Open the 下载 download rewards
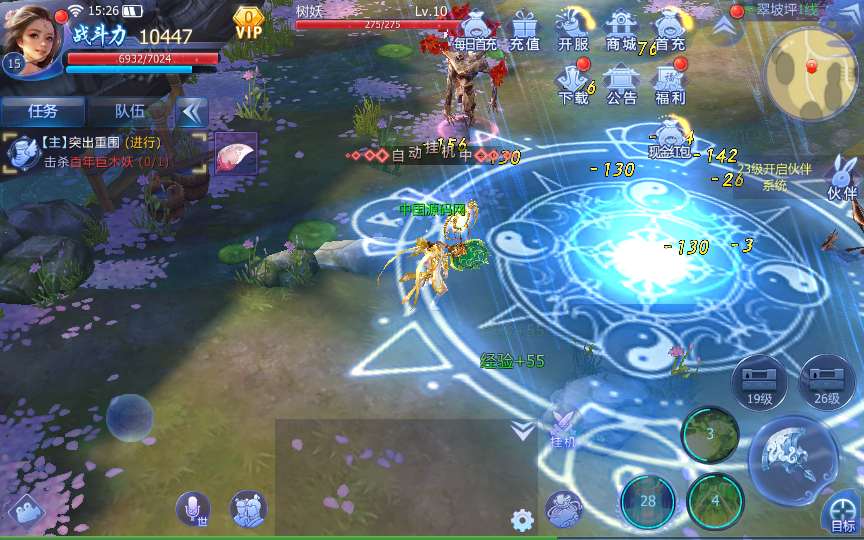Image resolution: width=864 pixels, height=540 pixels. pyautogui.click(x=573, y=84)
